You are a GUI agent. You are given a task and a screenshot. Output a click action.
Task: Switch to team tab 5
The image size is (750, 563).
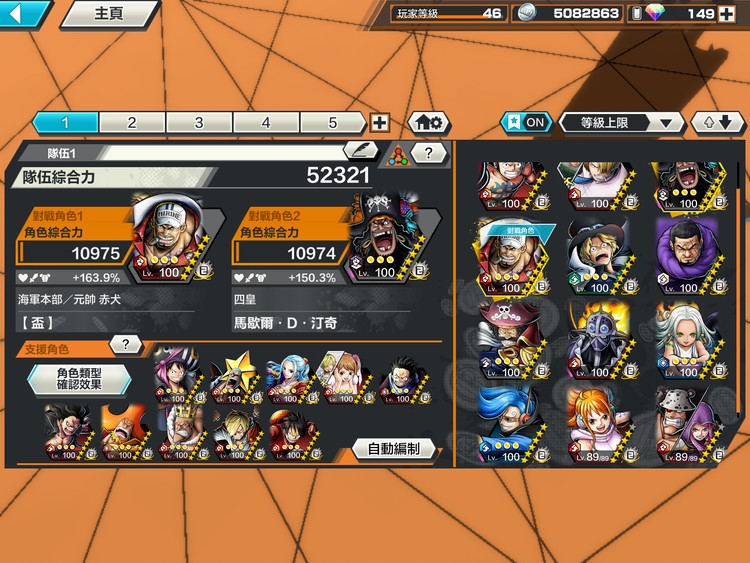point(333,122)
